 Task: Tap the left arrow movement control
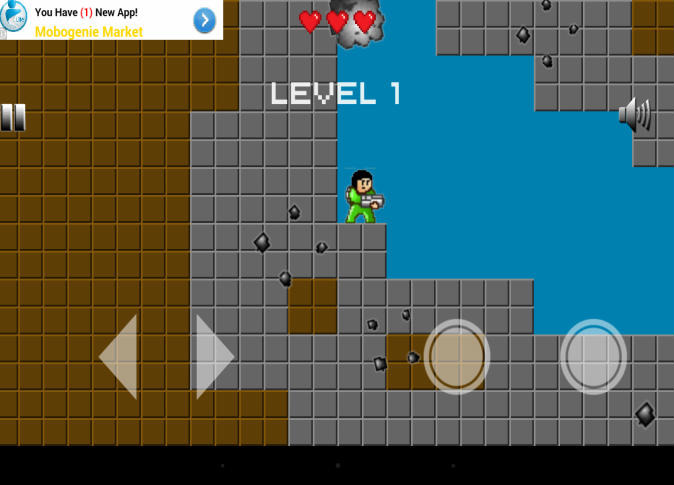tap(119, 357)
